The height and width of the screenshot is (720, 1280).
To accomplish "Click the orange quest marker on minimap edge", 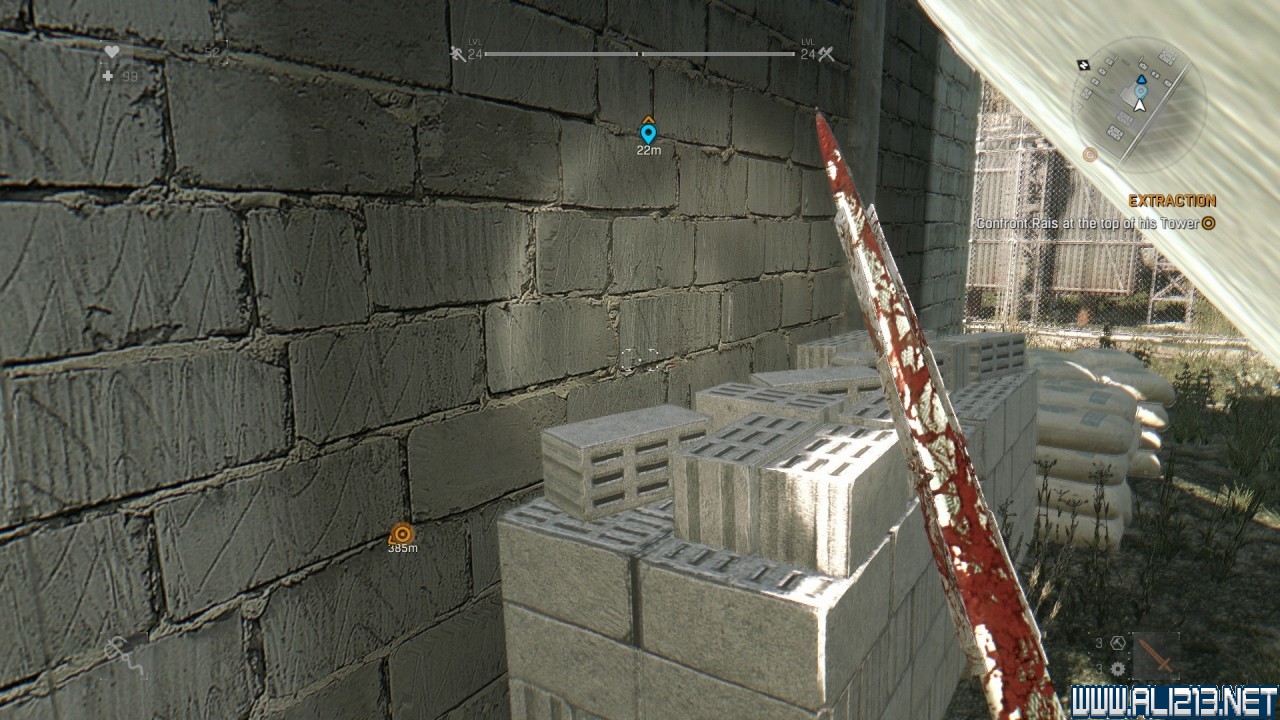I will 1090,154.
